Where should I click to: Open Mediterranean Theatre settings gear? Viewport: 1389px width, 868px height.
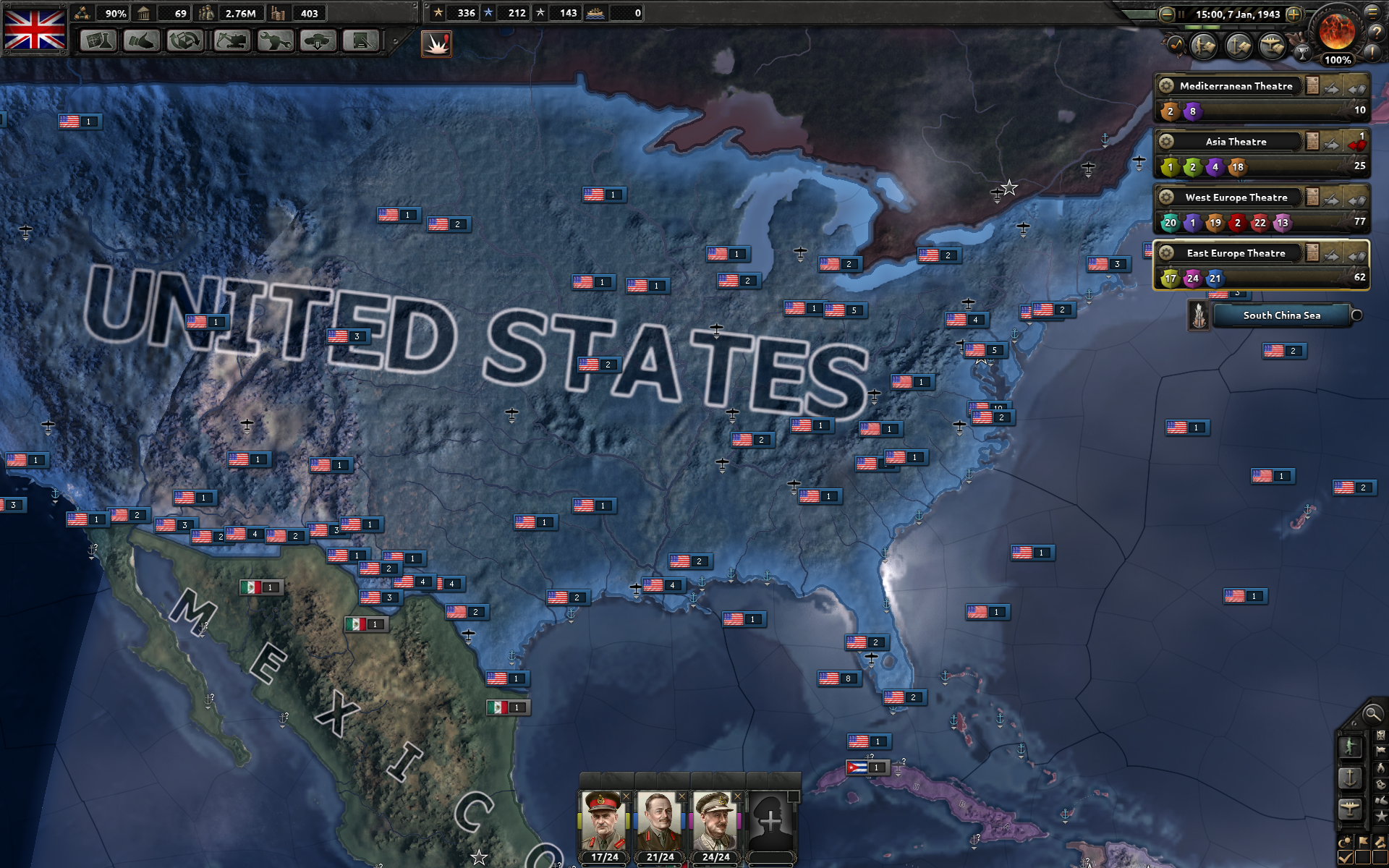[x=1166, y=85]
